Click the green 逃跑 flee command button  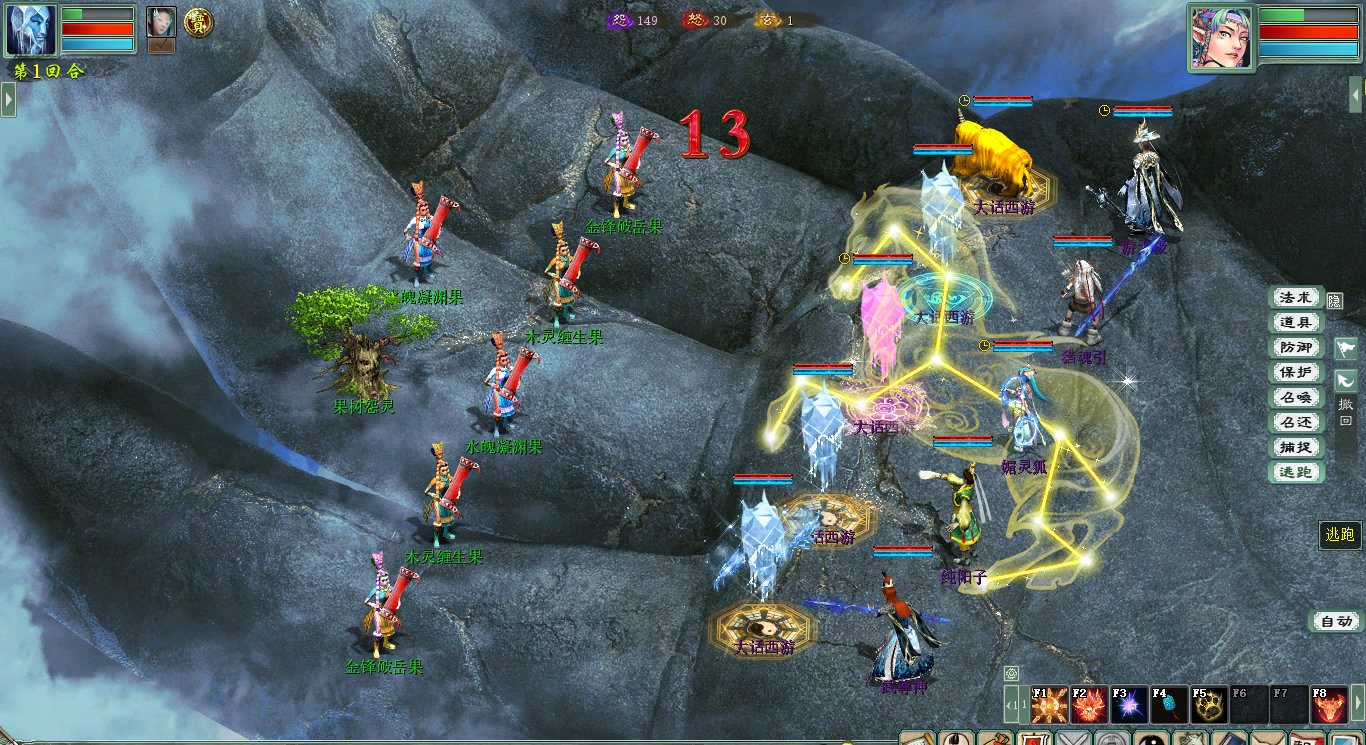tap(1296, 472)
